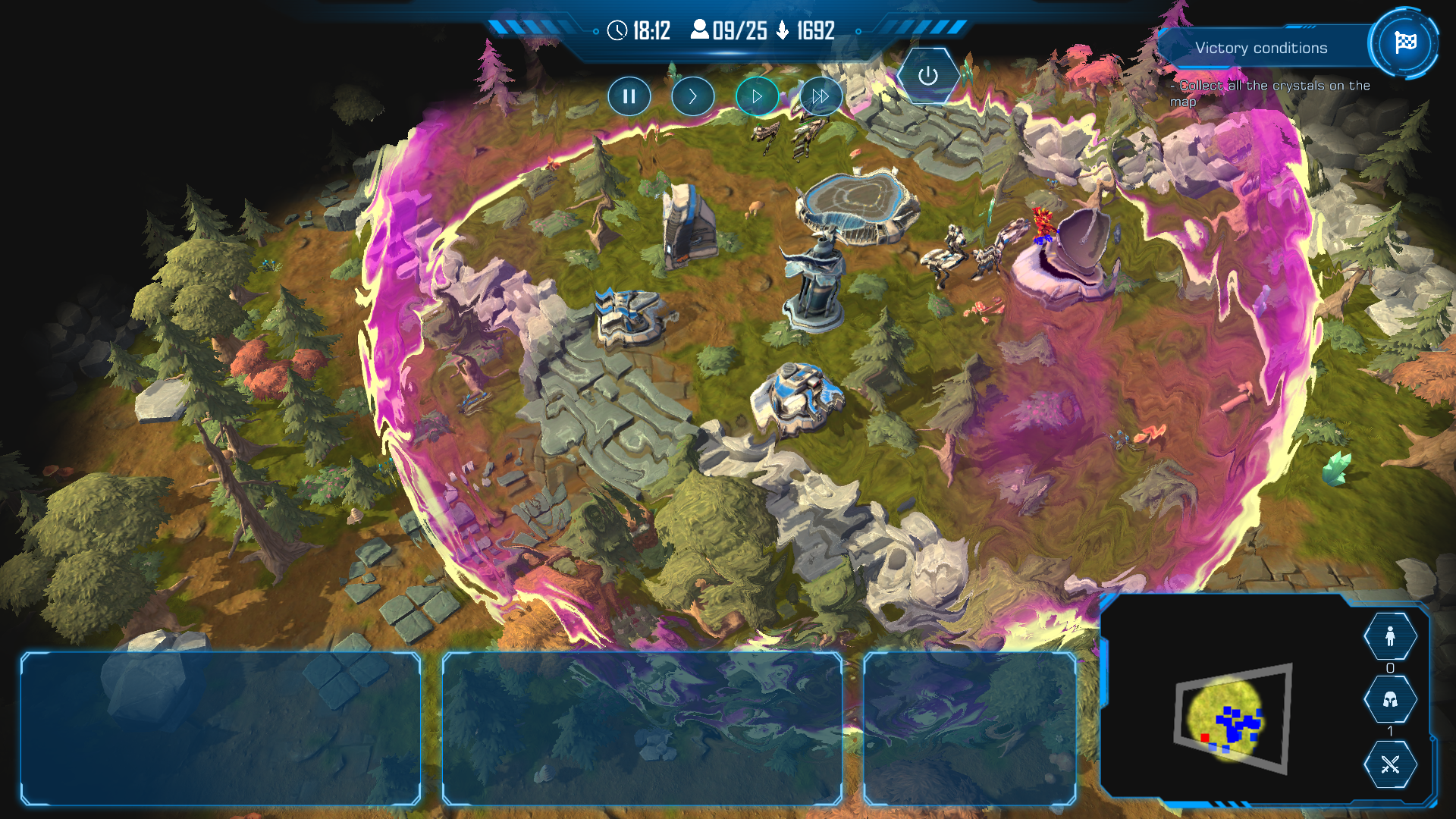Activate the fast-forward speed button
1456x819 pixels.
821,96
